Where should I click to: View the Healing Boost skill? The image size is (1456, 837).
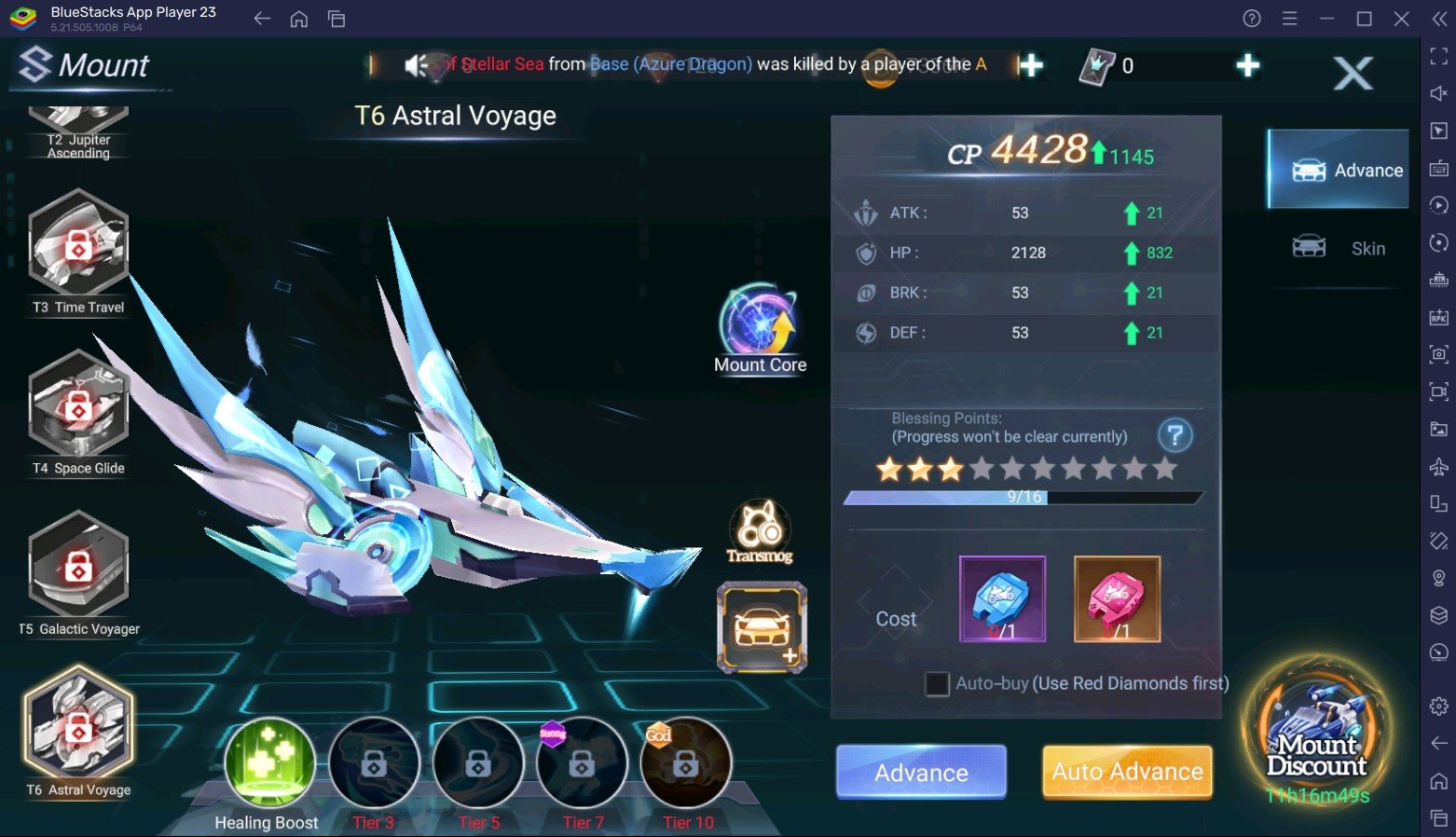click(269, 763)
